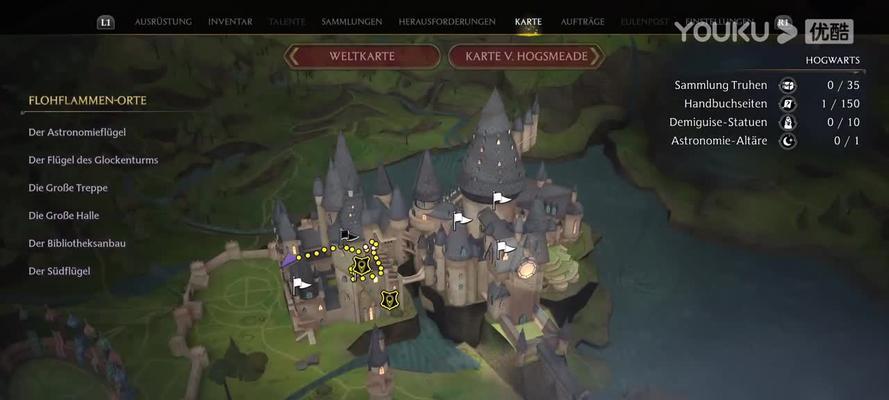
Task: Click the glowing orange map marker
Action: click(527, 269)
